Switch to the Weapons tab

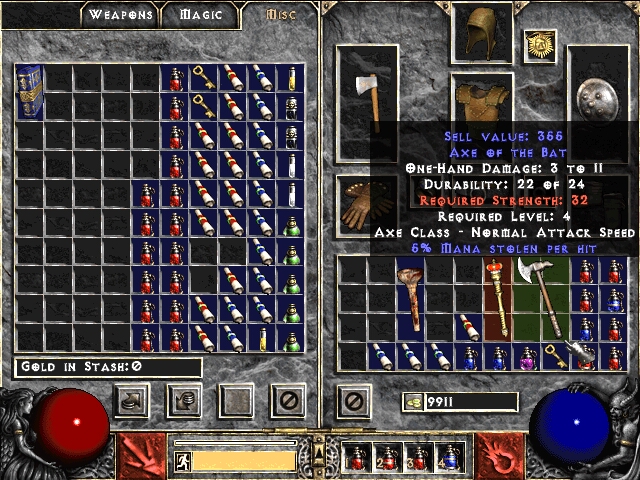(x=120, y=15)
